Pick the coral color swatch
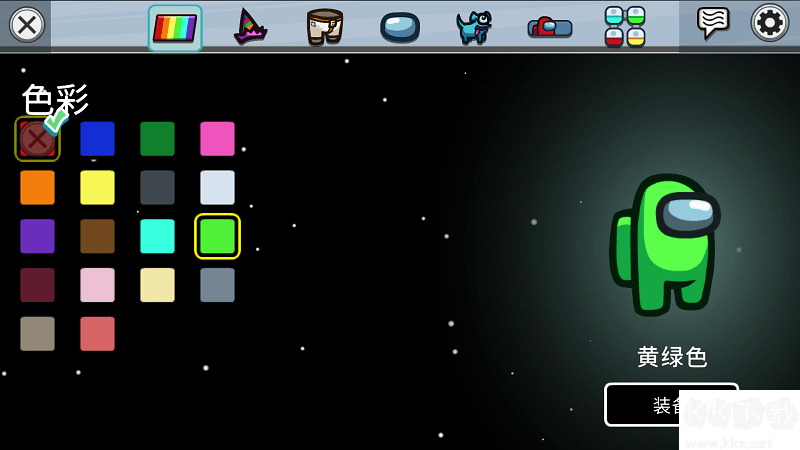The image size is (800, 450). pyautogui.click(x=97, y=334)
